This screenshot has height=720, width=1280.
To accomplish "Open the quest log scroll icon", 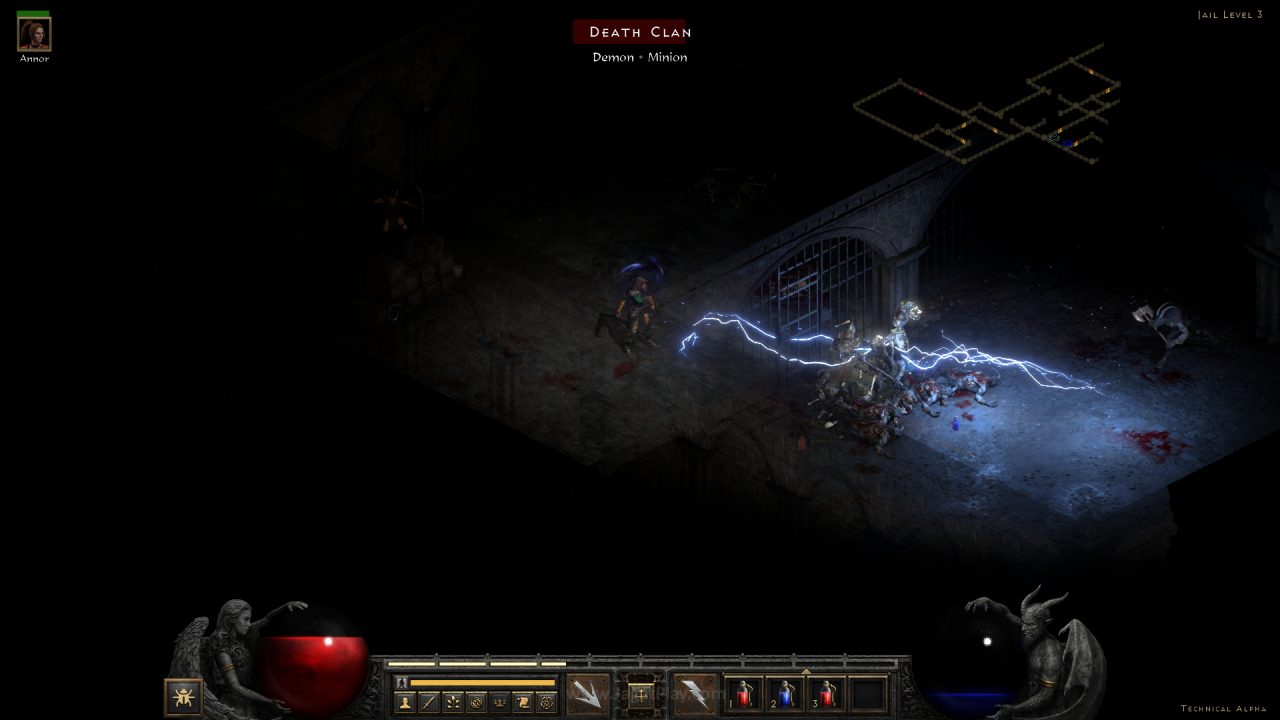I will tap(523, 702).
